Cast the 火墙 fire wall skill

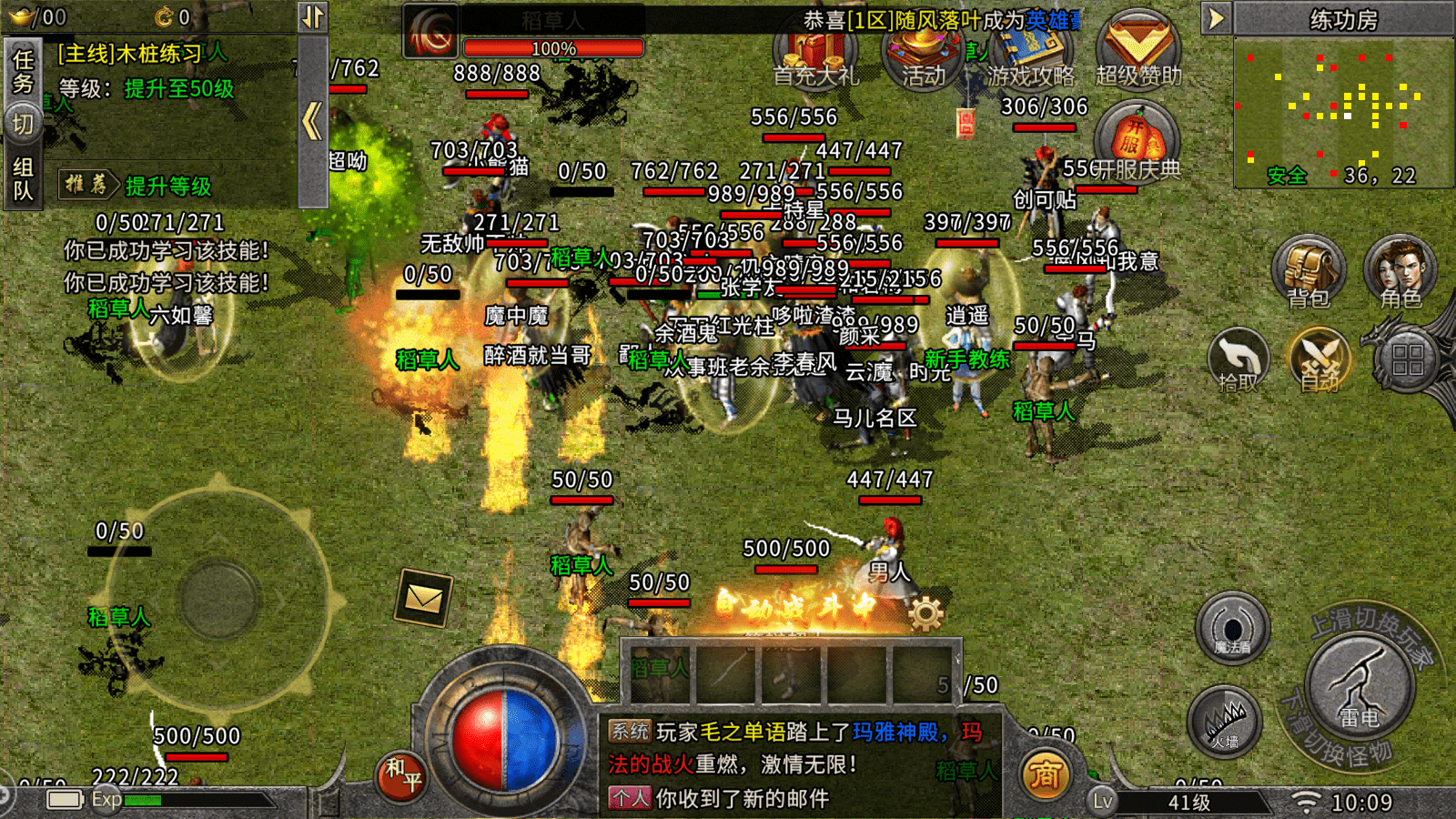1224,723
